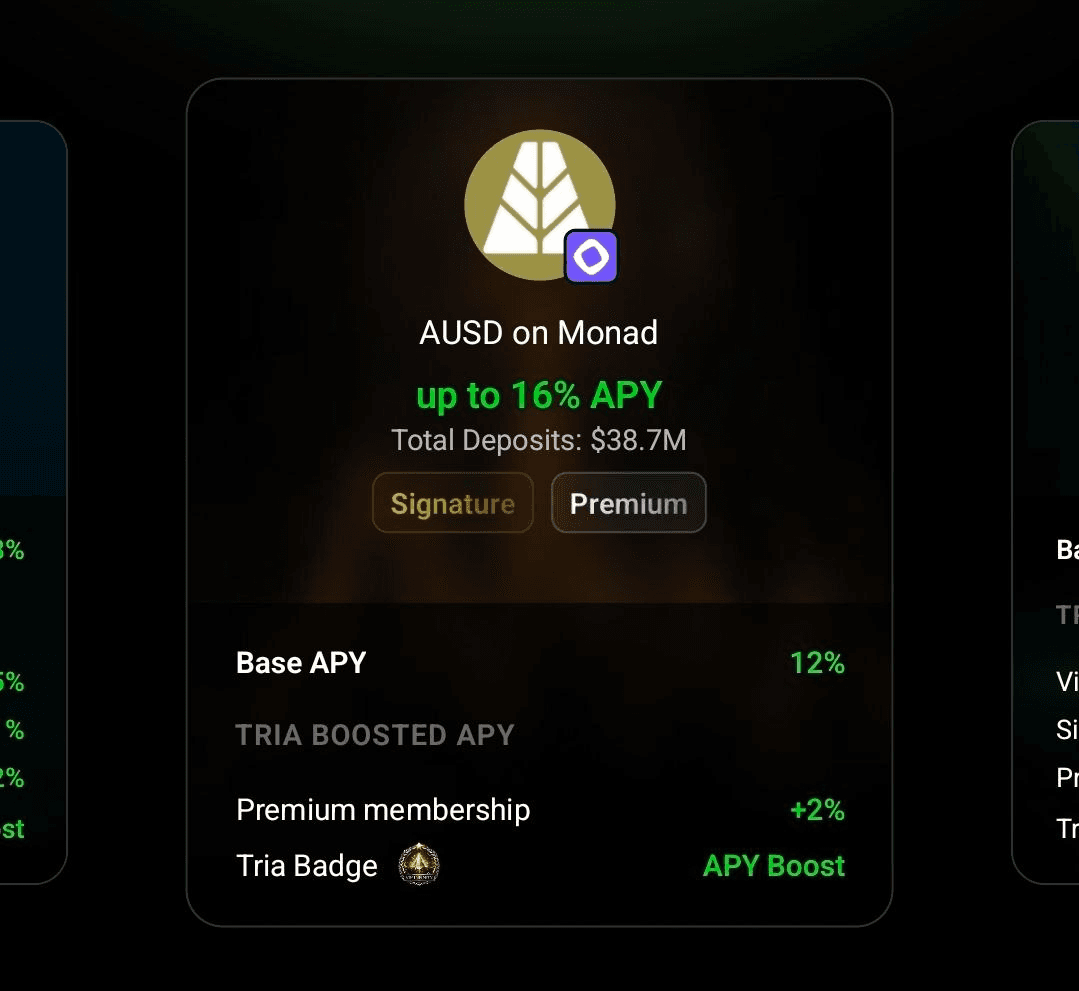Open the AUSD on Monad vault card
The image size is (1079, 991).
pos(538,333)
